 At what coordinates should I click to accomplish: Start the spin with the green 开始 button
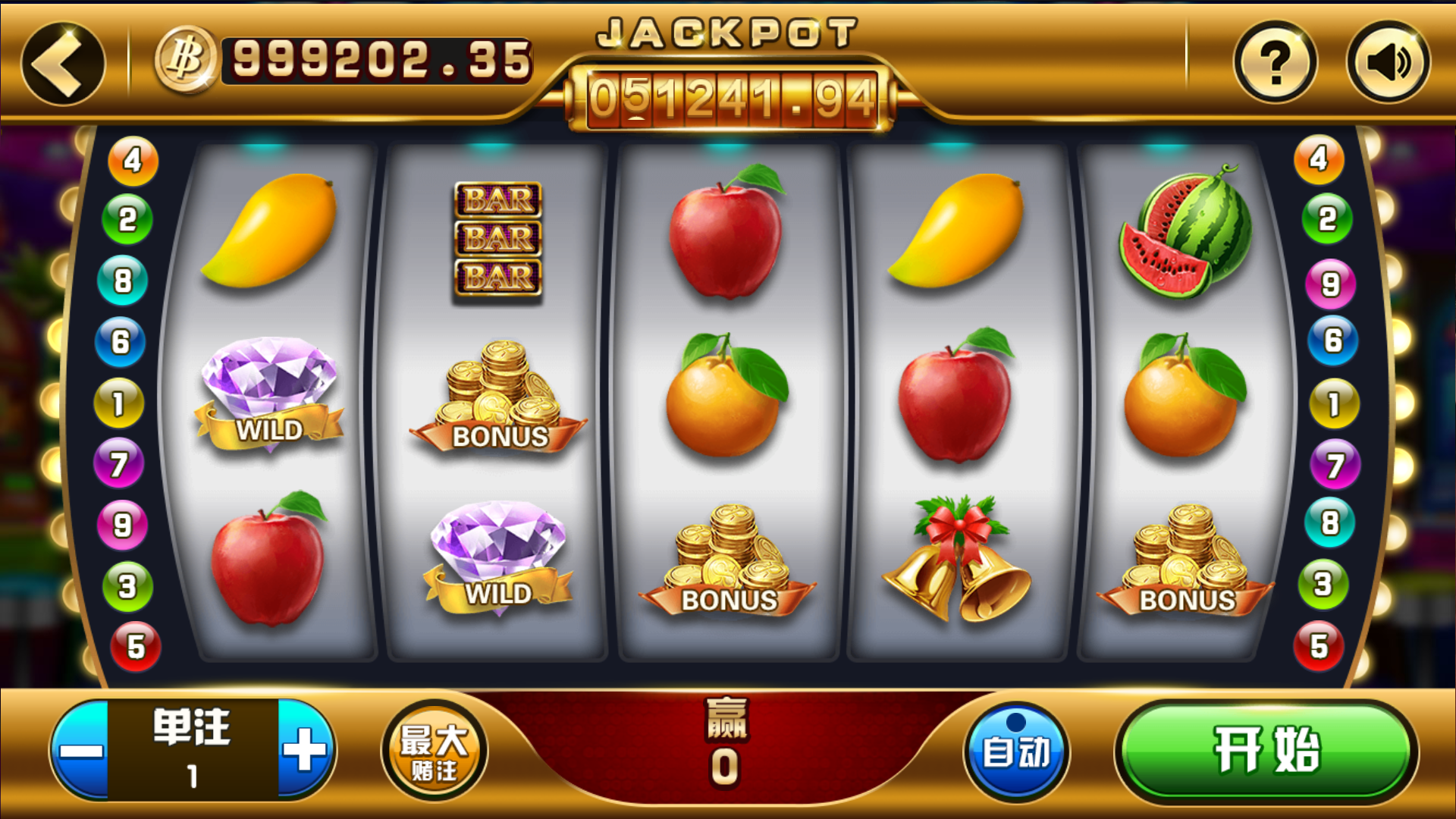pos(1266,751)
